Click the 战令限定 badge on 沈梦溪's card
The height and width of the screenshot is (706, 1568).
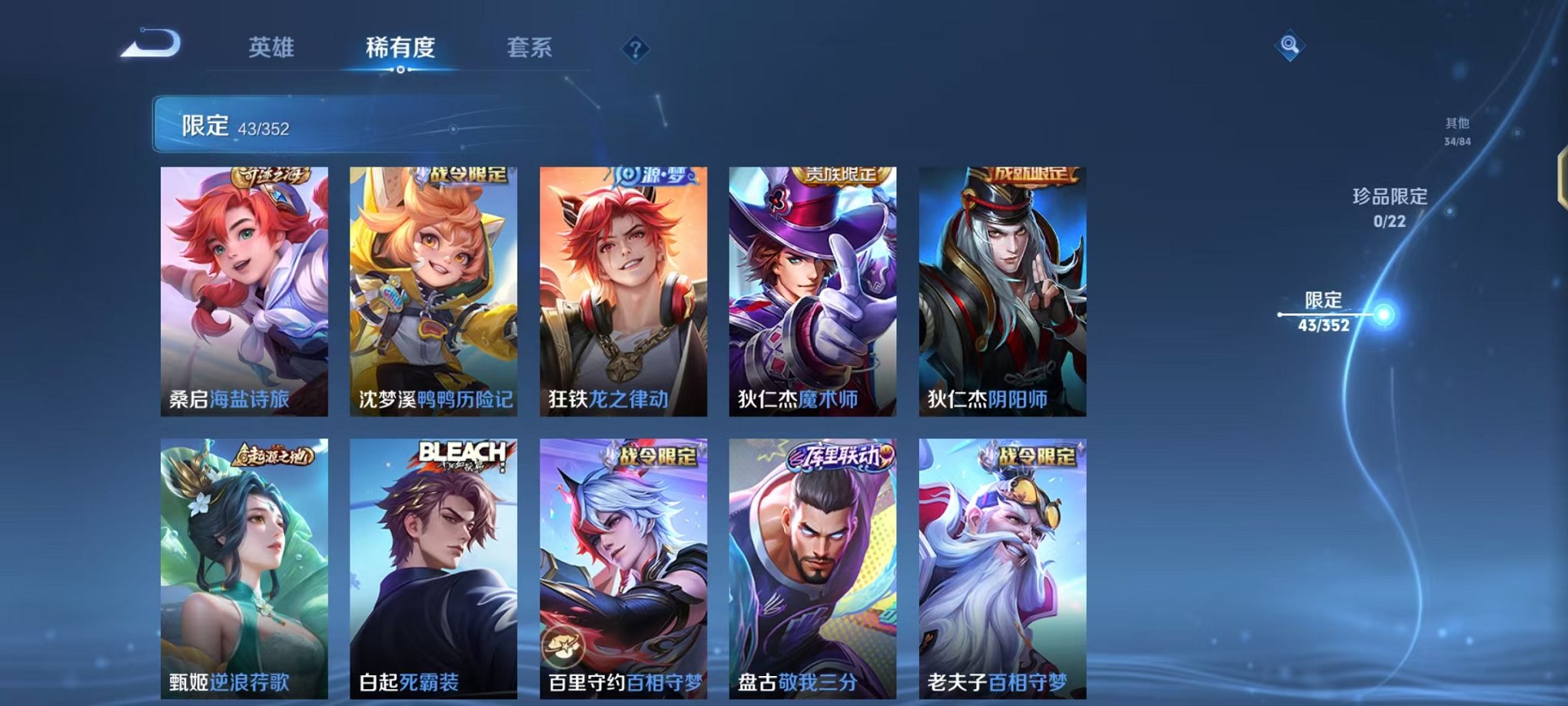coord(461,174)
